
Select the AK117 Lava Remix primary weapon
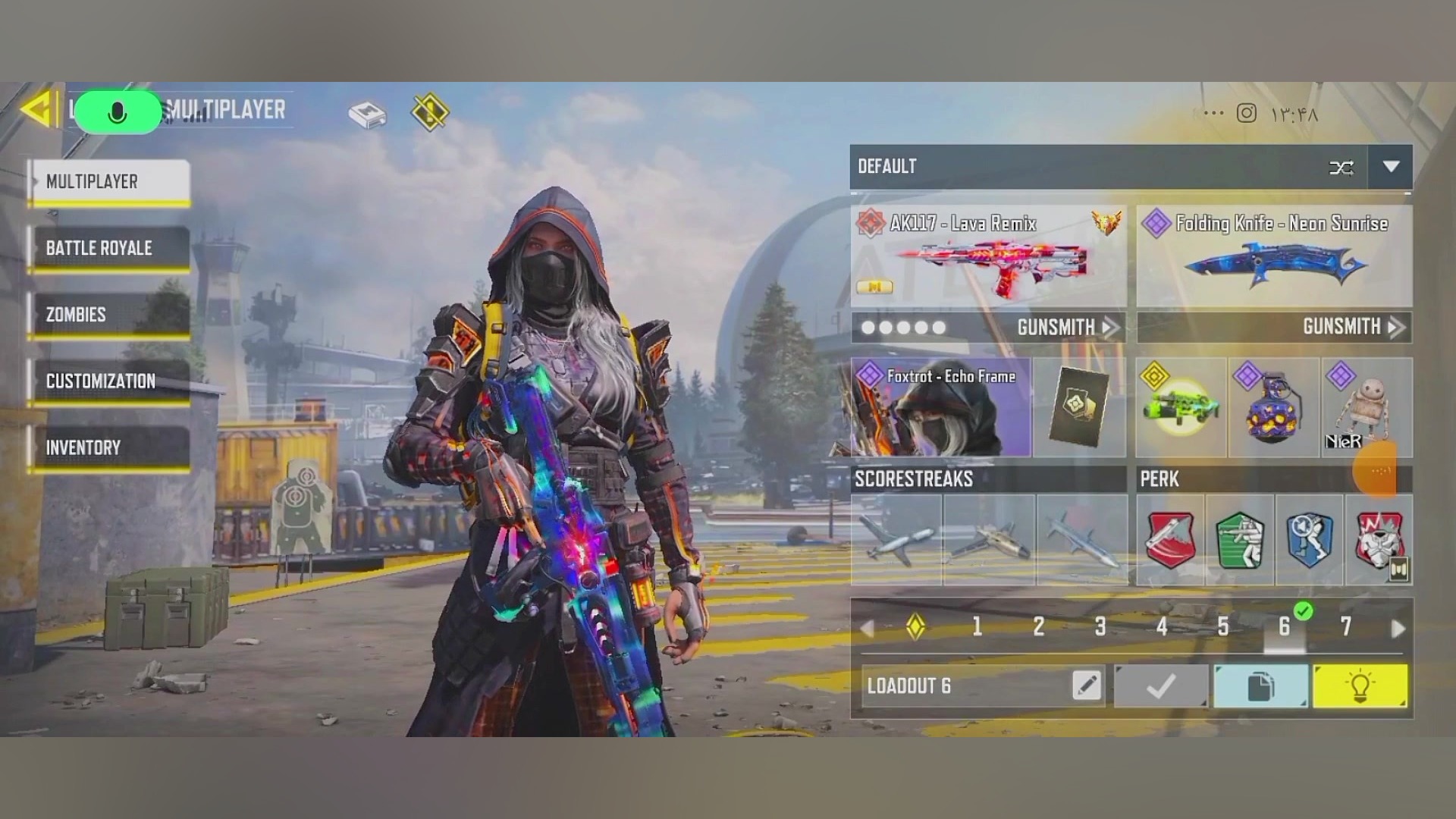[987, 256]
